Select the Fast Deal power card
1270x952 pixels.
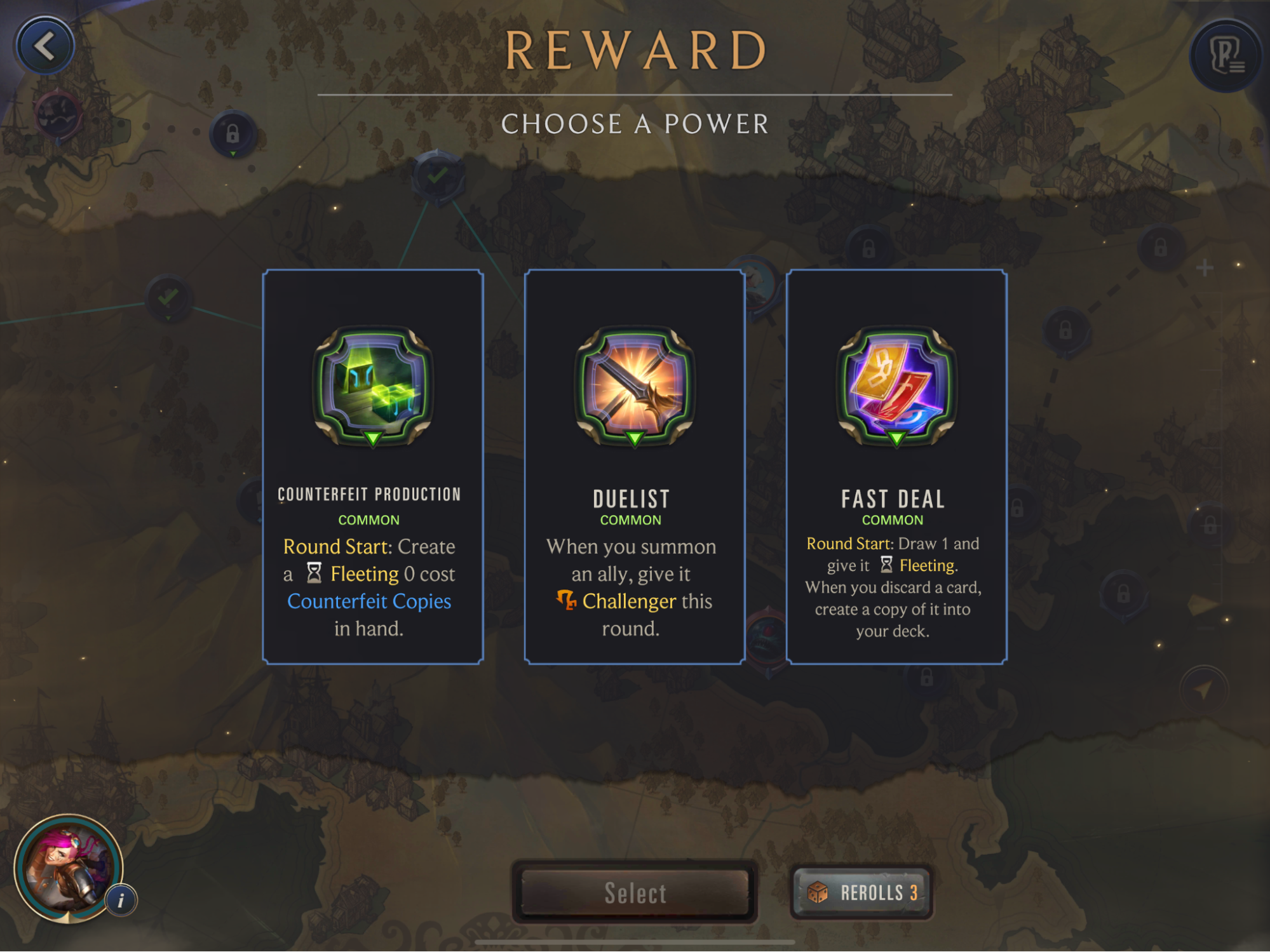[x=896, y=467]
